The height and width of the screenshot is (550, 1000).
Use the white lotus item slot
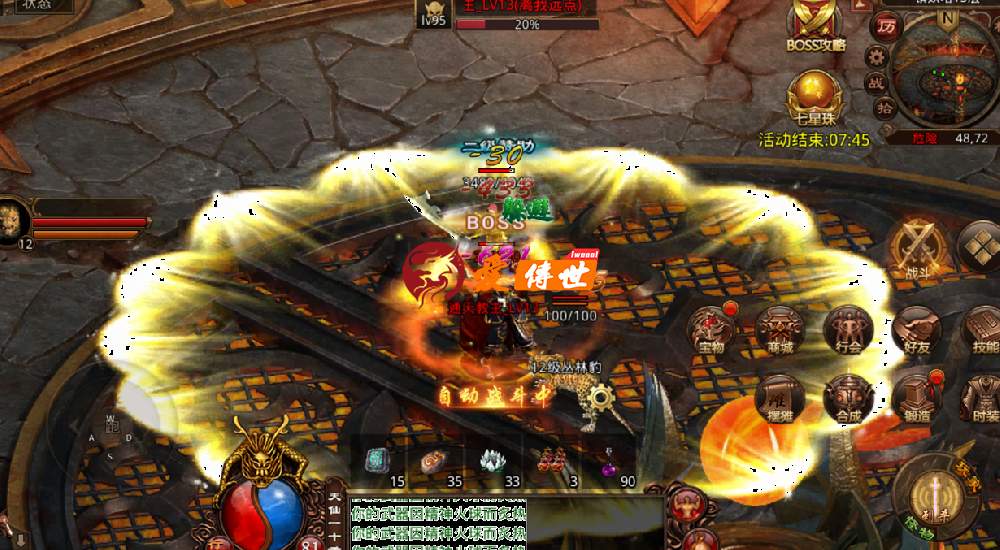tap(492, 462)
